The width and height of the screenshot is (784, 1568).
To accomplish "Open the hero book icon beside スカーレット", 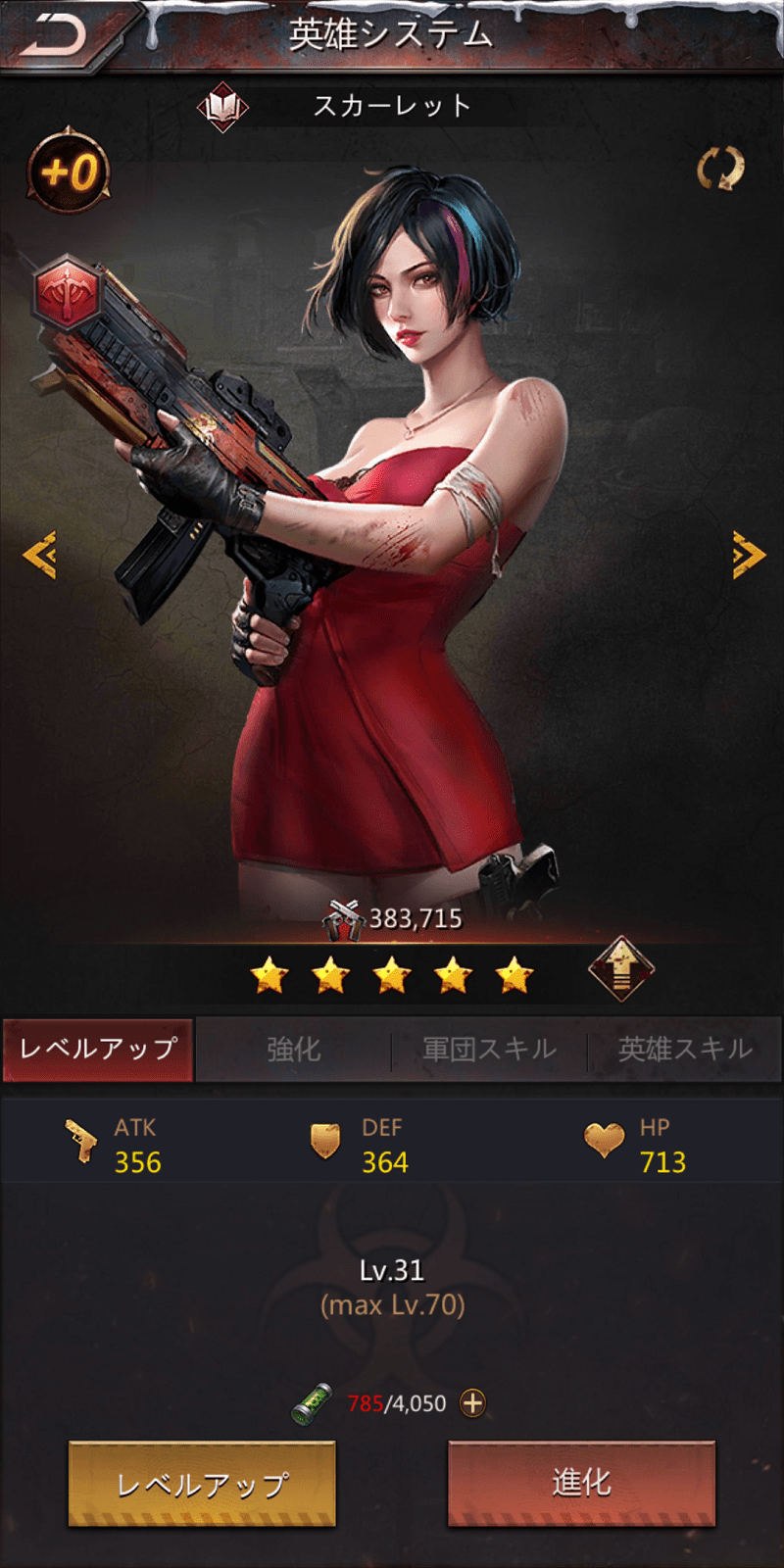I will pos(222,106).
